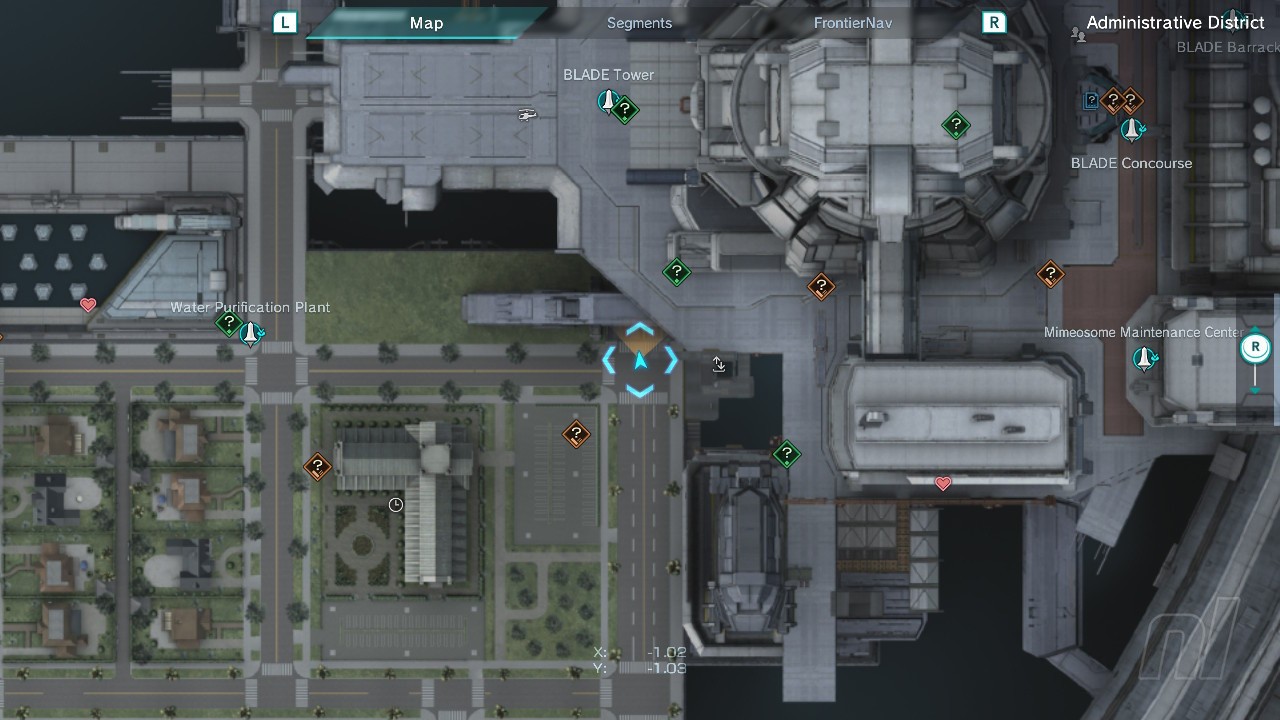Click the elevator icon right of the cursor
Viewport: 1280px width, 720px height.
click(x=719, y=365)
